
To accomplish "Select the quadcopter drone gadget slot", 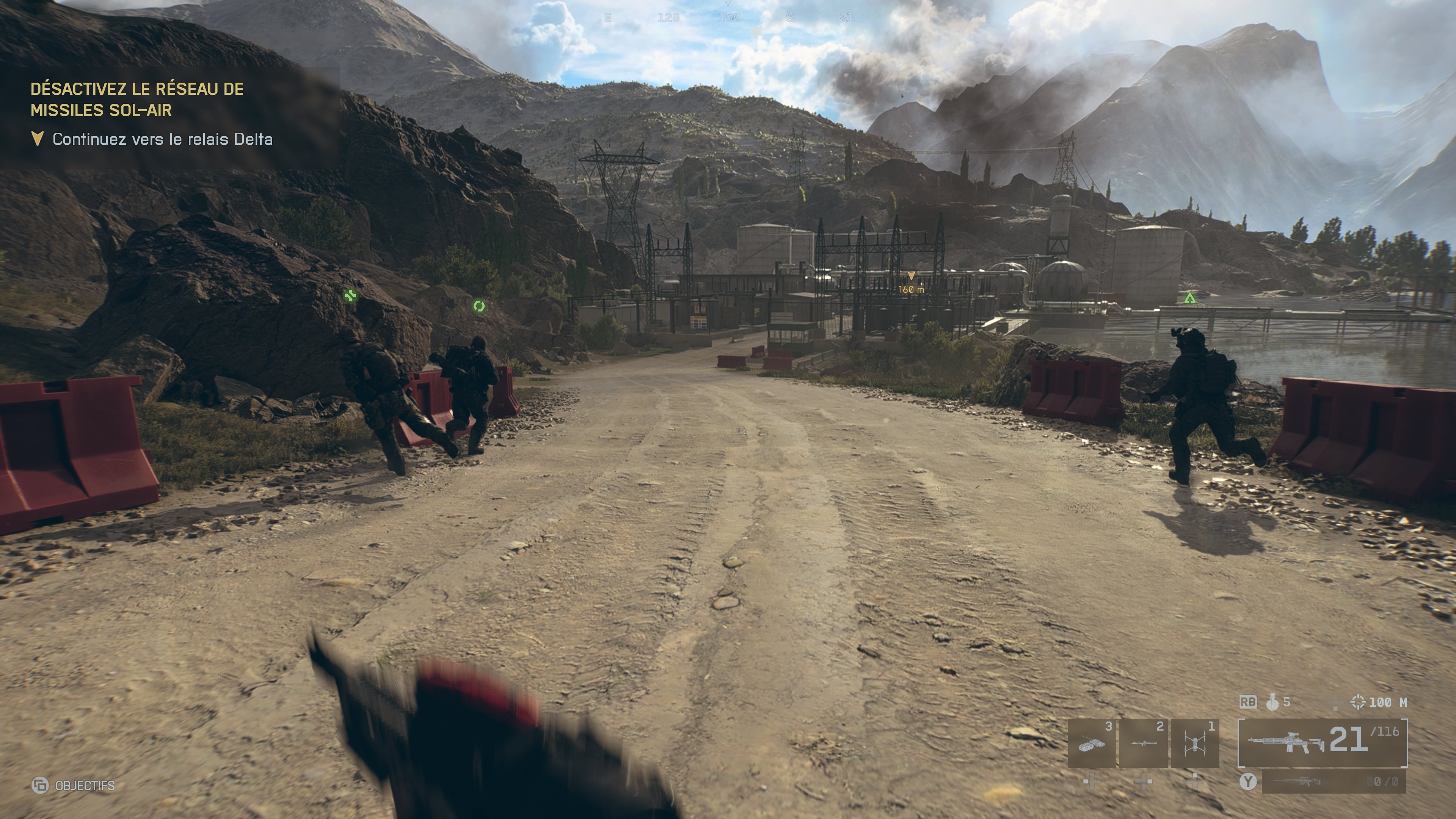I will click(1194, 743).
